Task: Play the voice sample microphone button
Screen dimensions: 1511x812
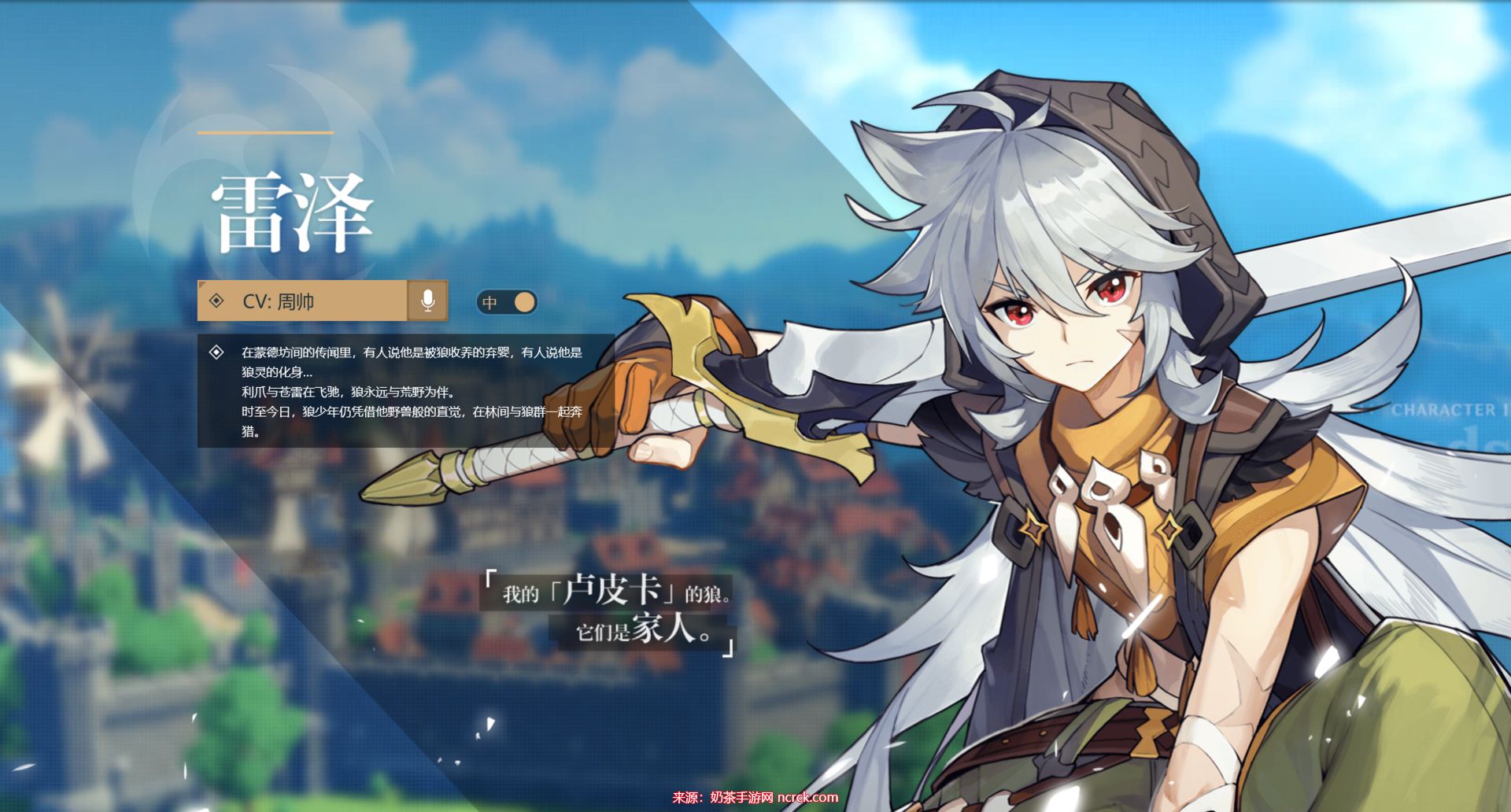Action: click(427, 301)
